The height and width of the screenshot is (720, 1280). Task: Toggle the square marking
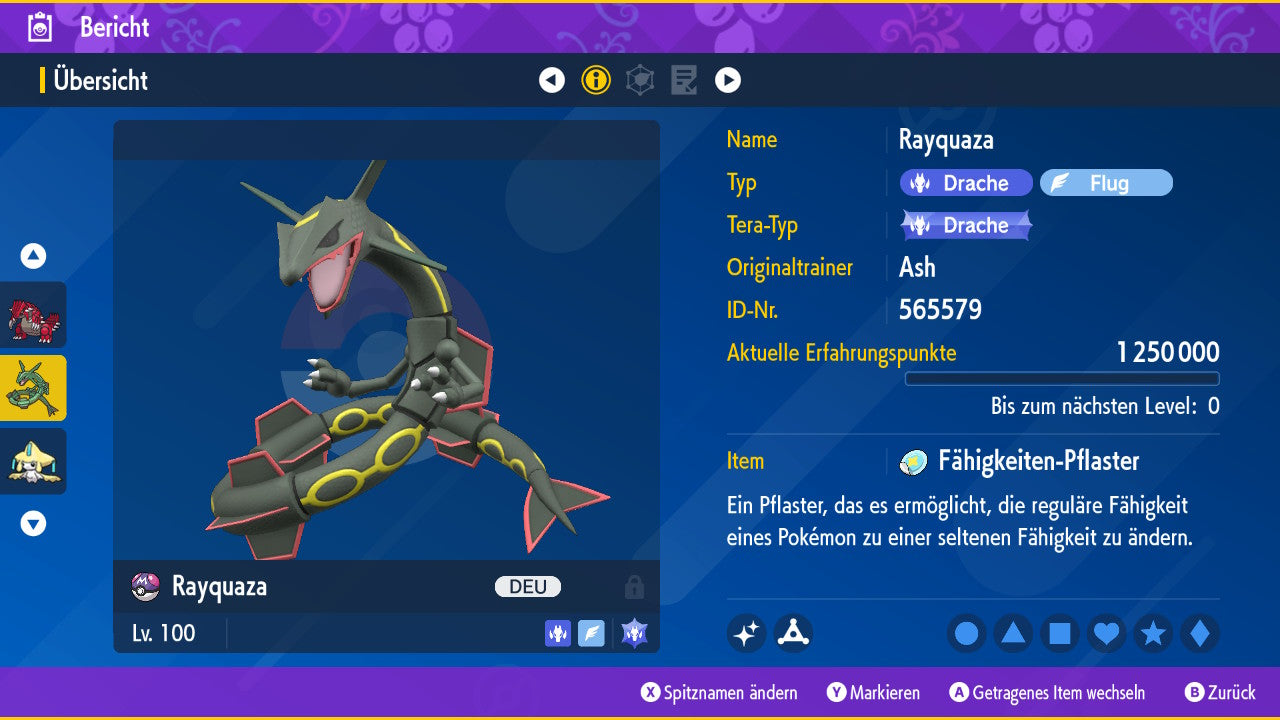tap(1060, 633)
